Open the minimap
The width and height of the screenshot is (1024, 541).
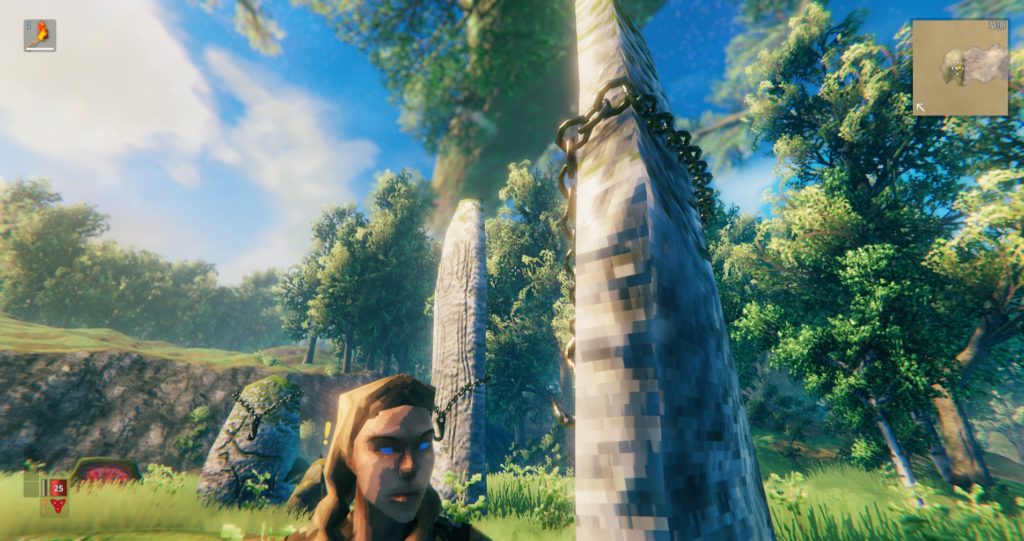(959, 67)
